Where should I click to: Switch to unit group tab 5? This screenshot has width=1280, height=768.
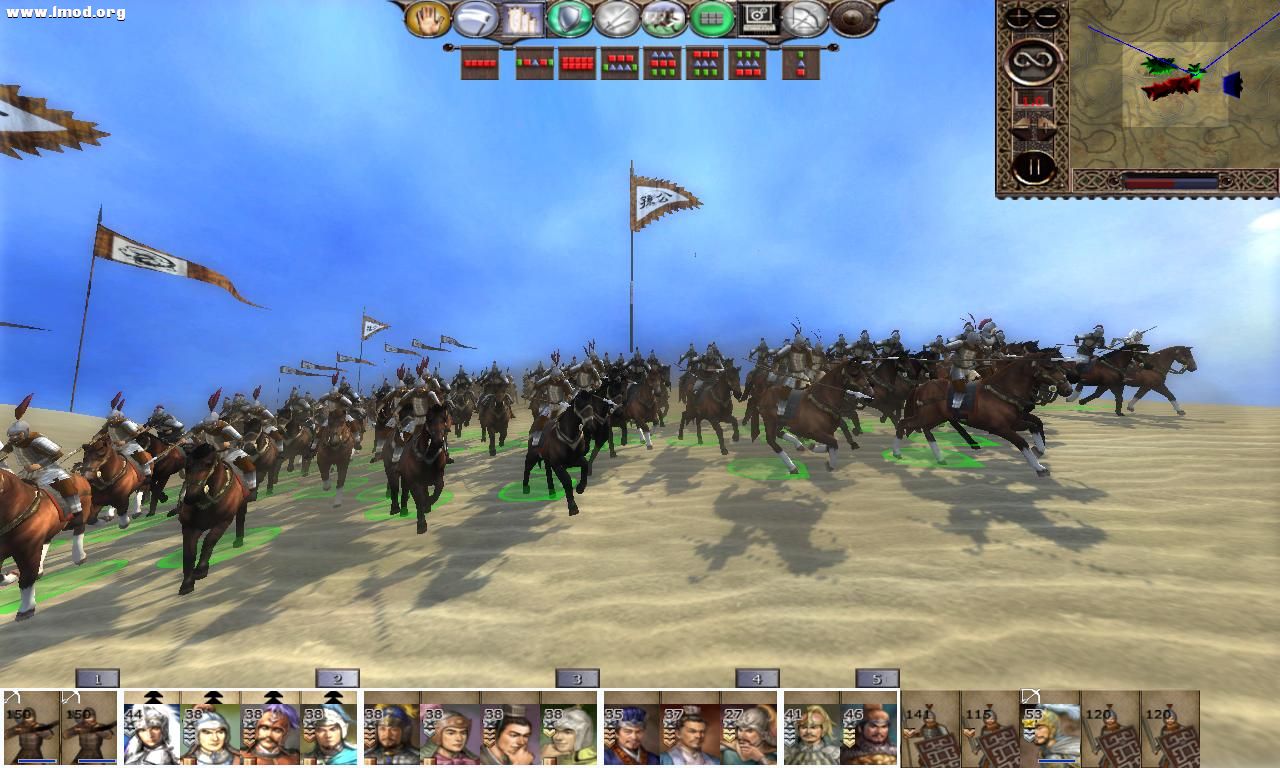[x=877, y=678]
